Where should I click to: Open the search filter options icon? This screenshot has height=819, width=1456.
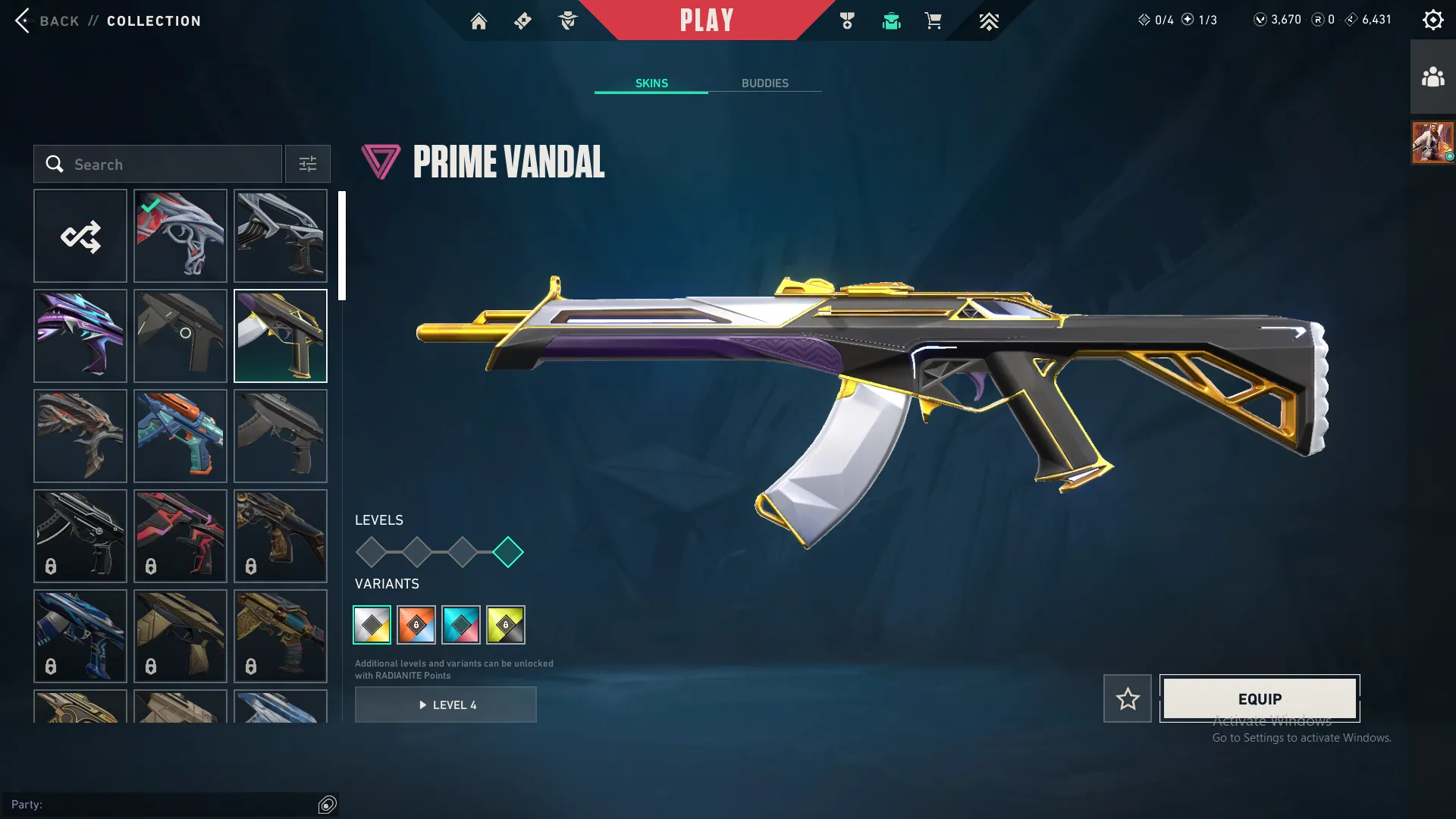[307, 164]
